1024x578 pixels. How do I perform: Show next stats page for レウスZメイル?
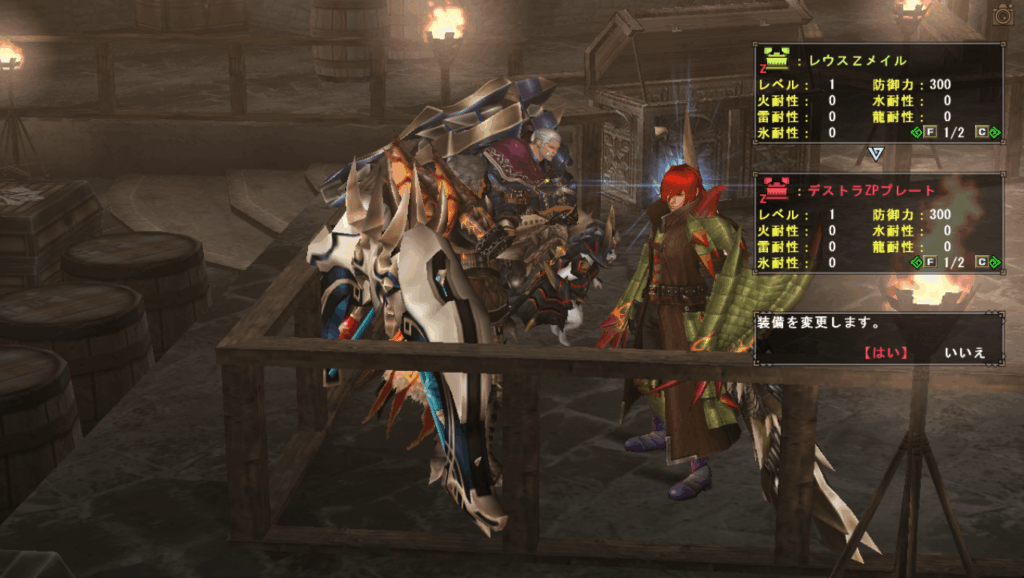tap(984, 133)
